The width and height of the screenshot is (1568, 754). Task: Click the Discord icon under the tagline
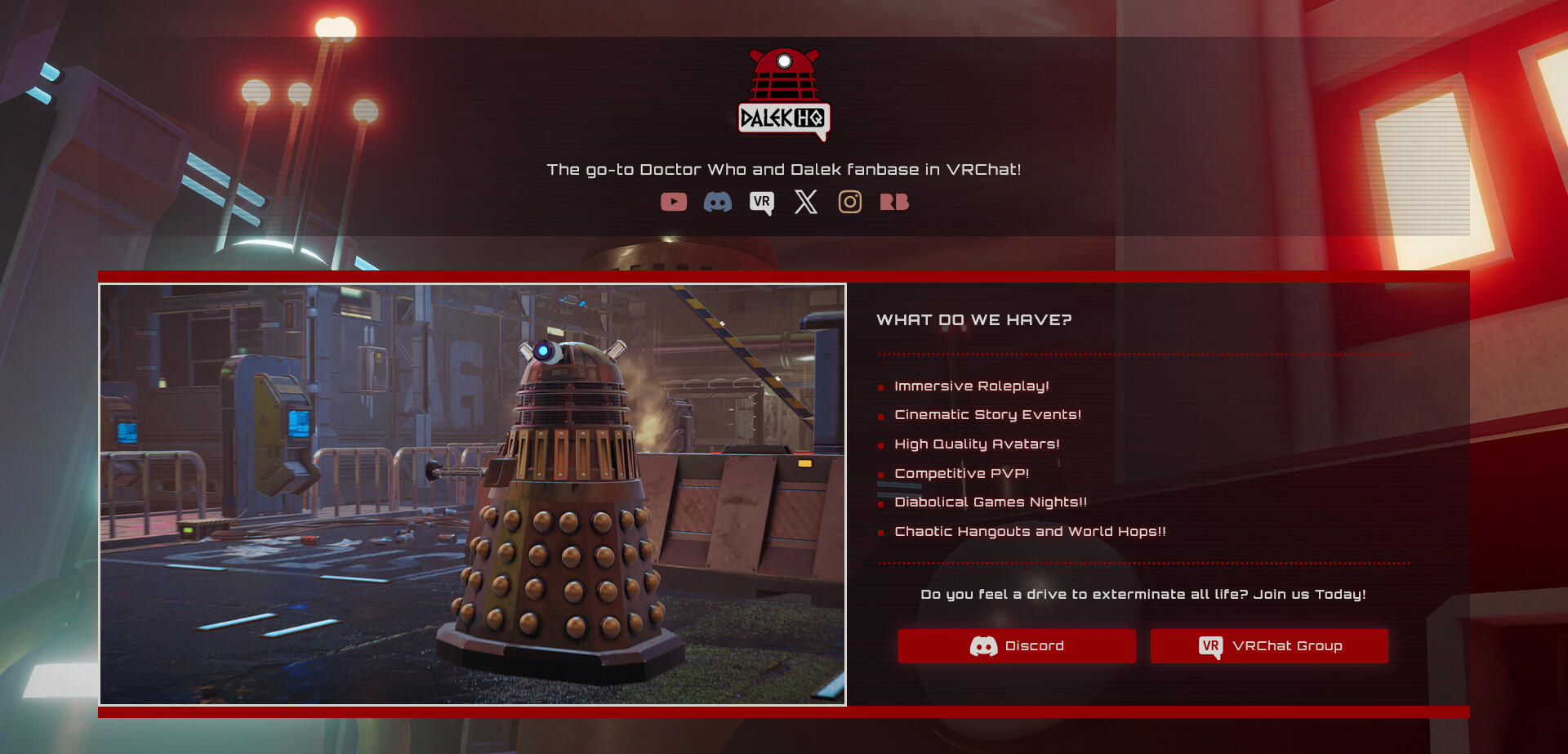coord(718,202)
